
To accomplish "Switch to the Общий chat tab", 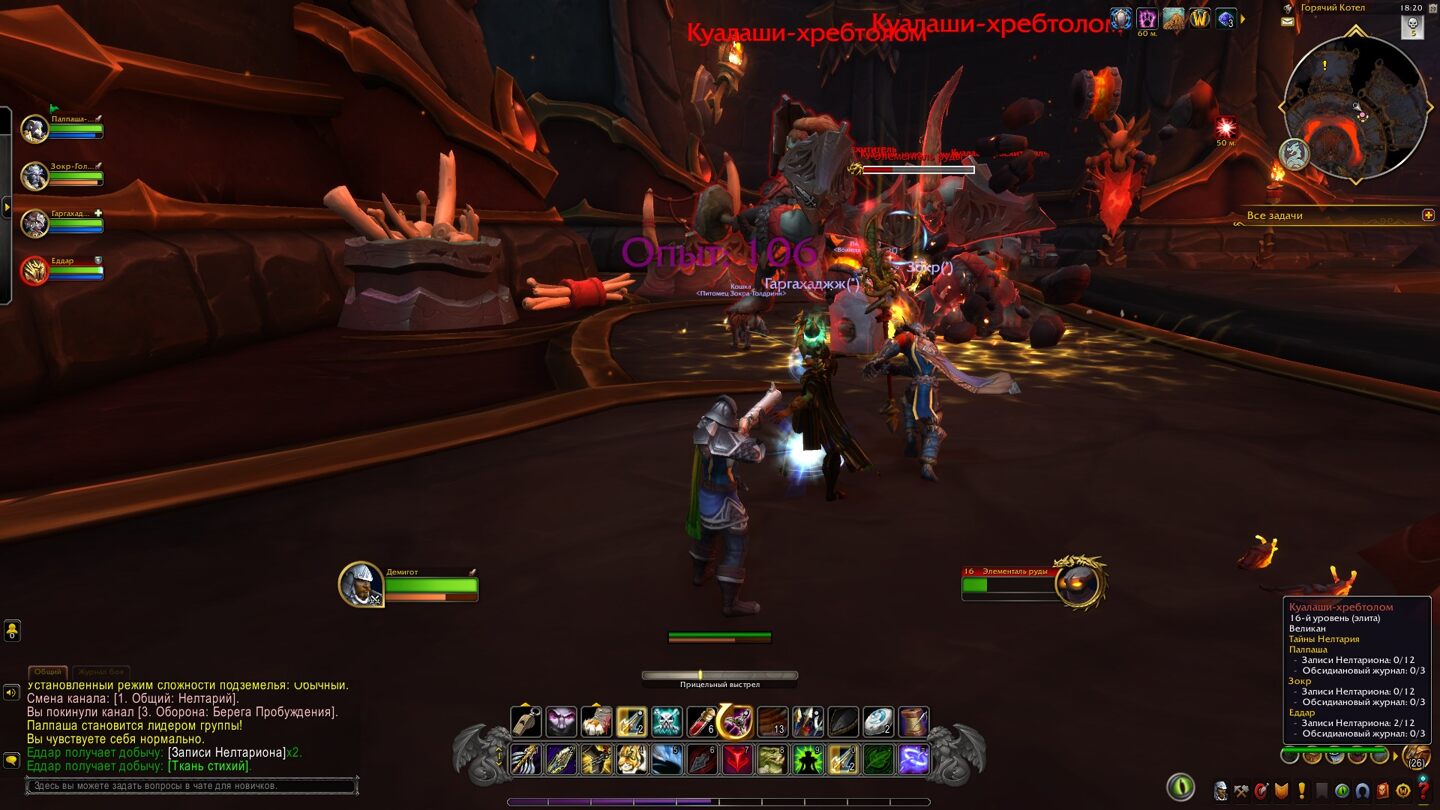I will click(47, 672).
